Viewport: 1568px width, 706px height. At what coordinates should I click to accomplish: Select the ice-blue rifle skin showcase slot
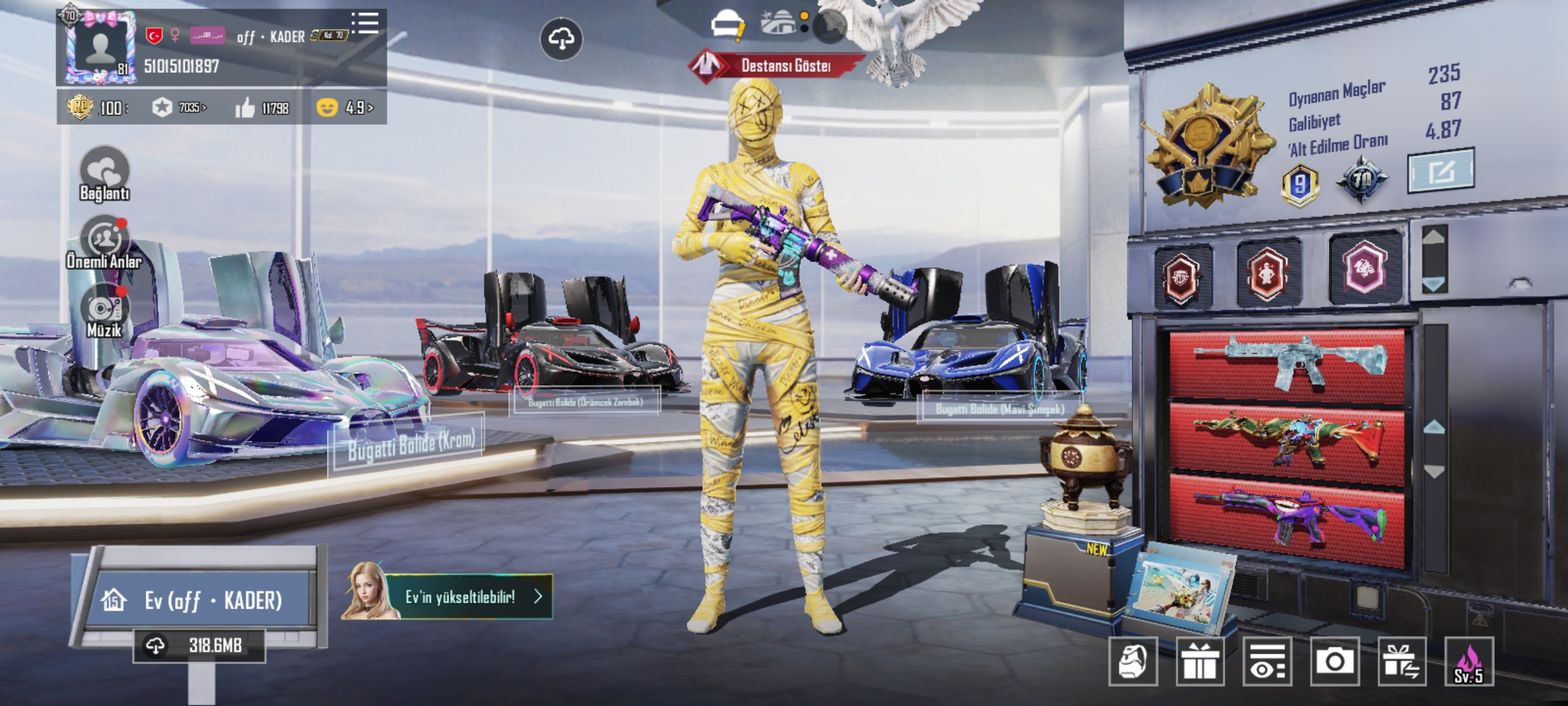1286,363
